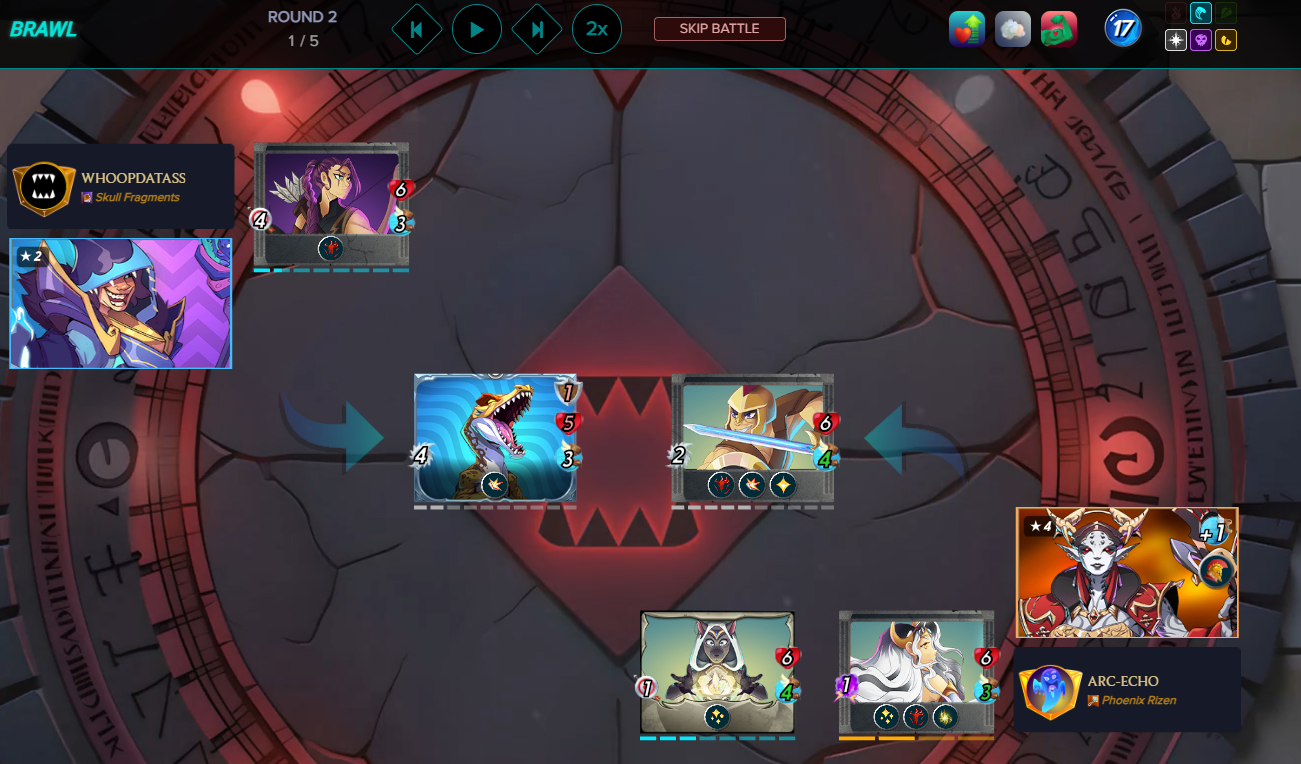View the green flexing arm ruleset
Screen dimensions: 1301x764
(1059, 30)
